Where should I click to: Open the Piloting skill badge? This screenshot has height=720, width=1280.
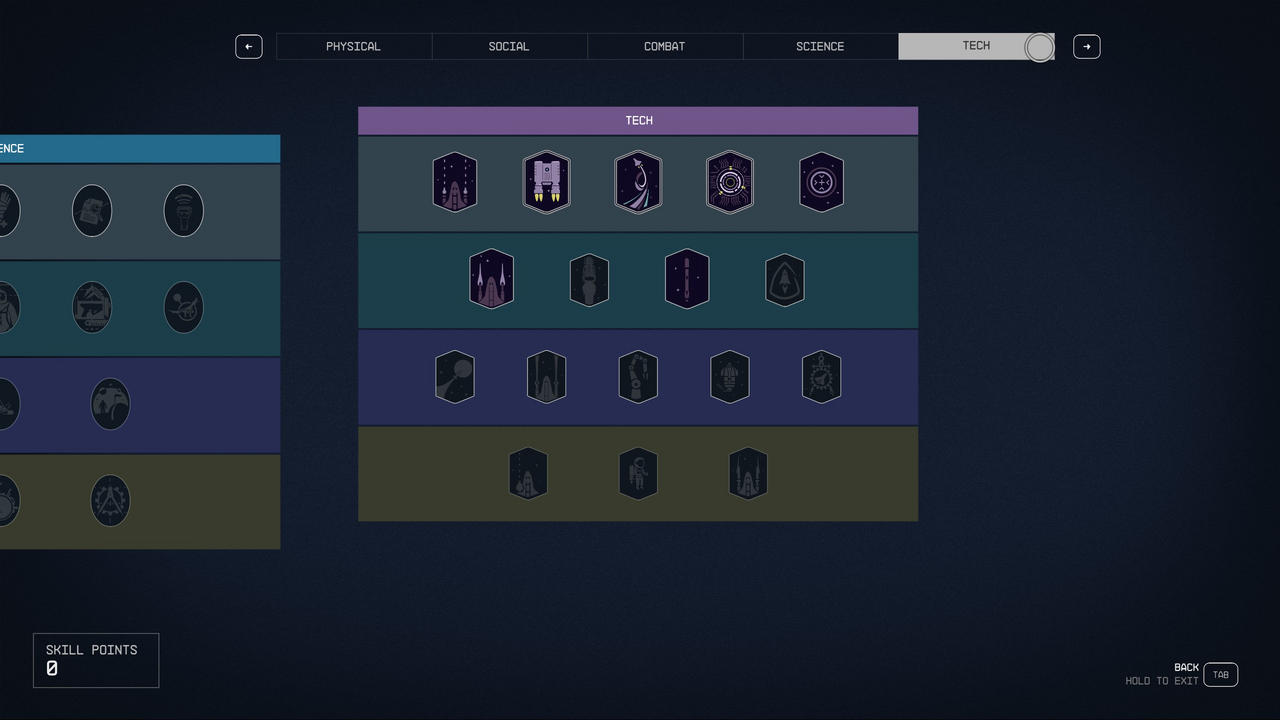pos(638,182)
